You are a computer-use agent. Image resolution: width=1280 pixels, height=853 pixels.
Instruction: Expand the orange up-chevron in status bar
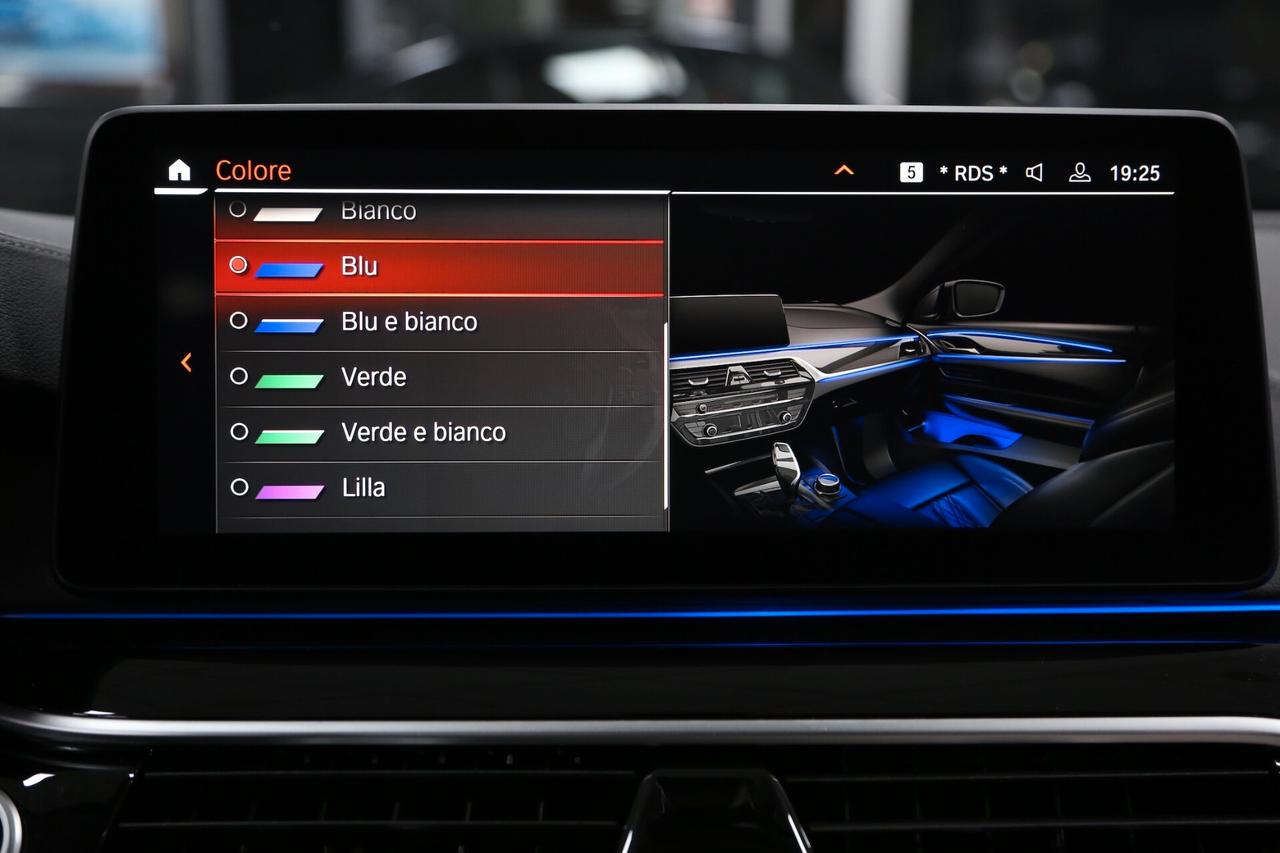click(x=844, y=171)
